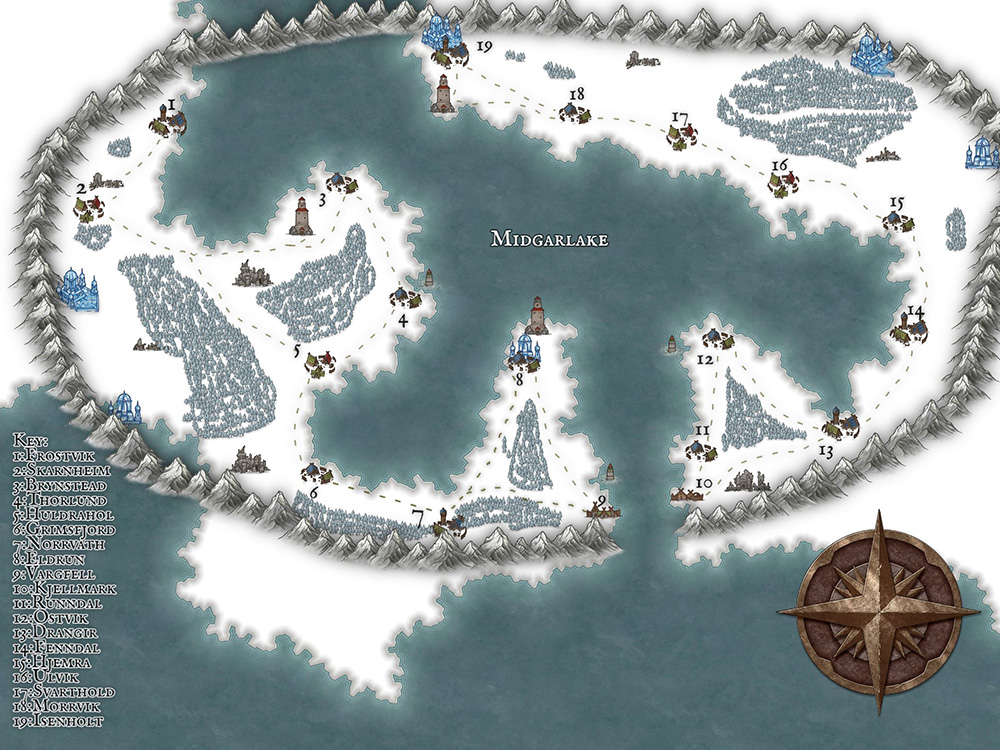
Task: Choose the town marker numbered 8
Action: (x=523, y=350)
